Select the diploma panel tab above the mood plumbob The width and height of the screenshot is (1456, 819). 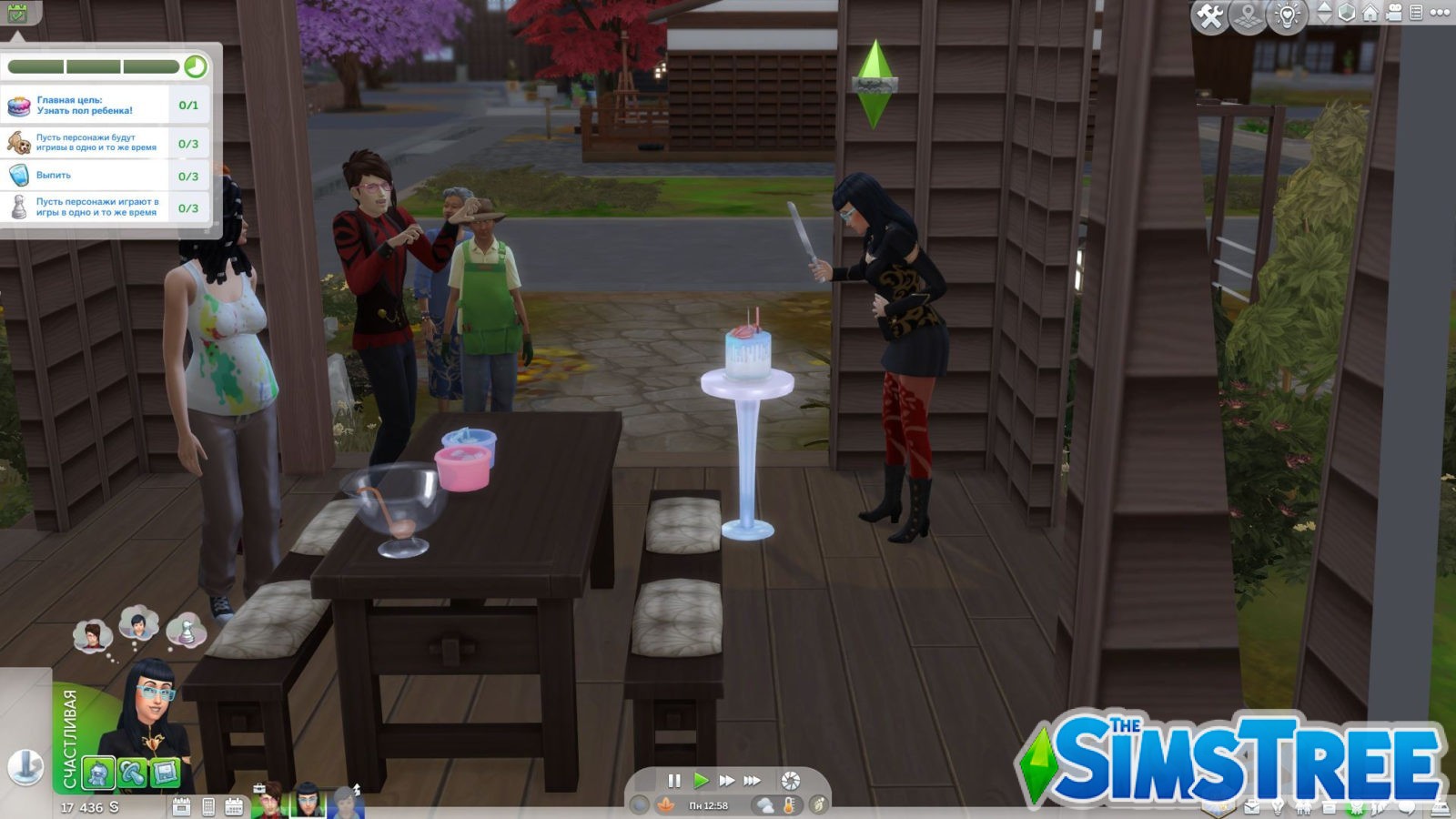(165, 773)
